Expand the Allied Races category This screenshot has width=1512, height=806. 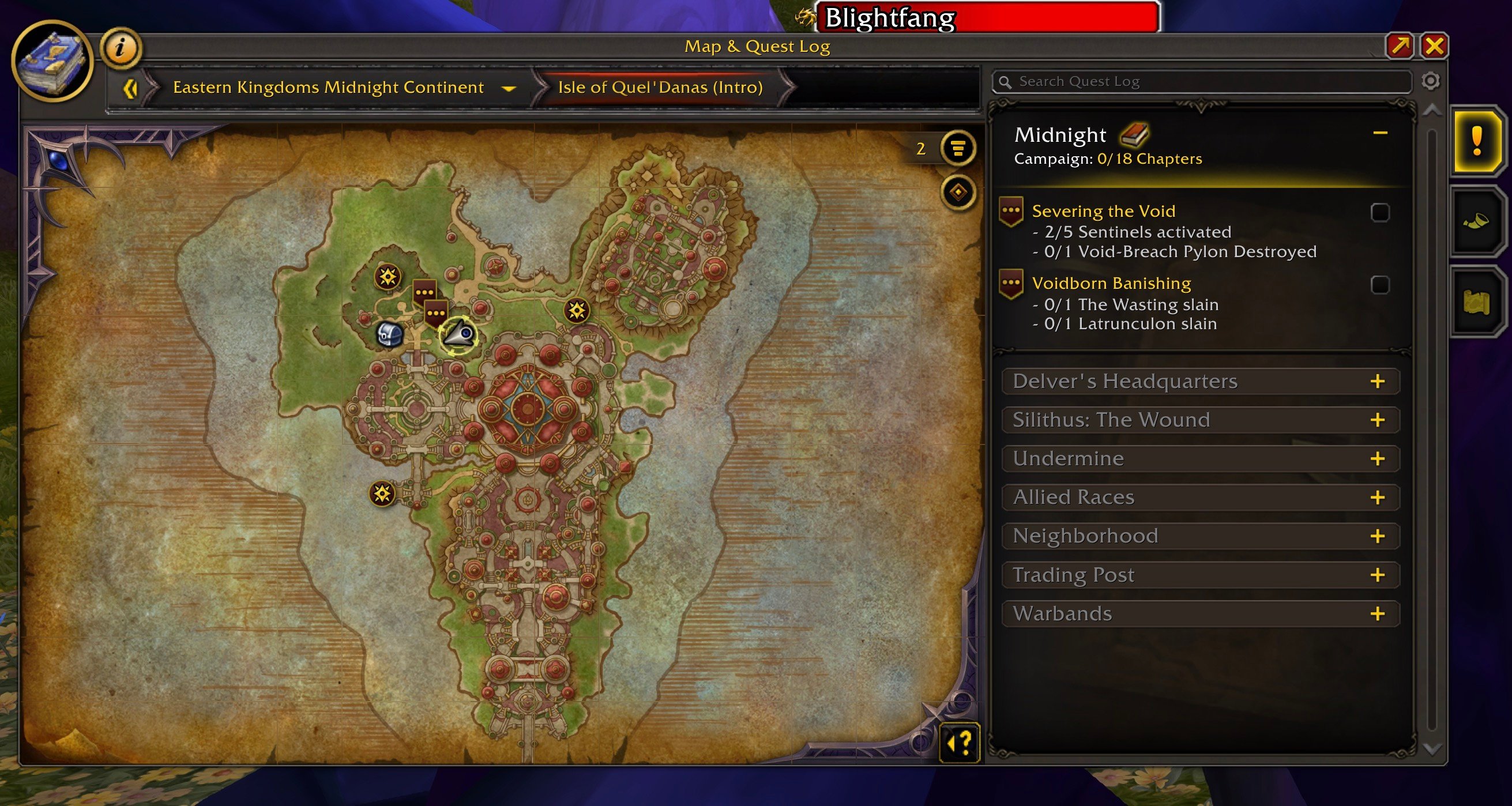pos(1377,497)
